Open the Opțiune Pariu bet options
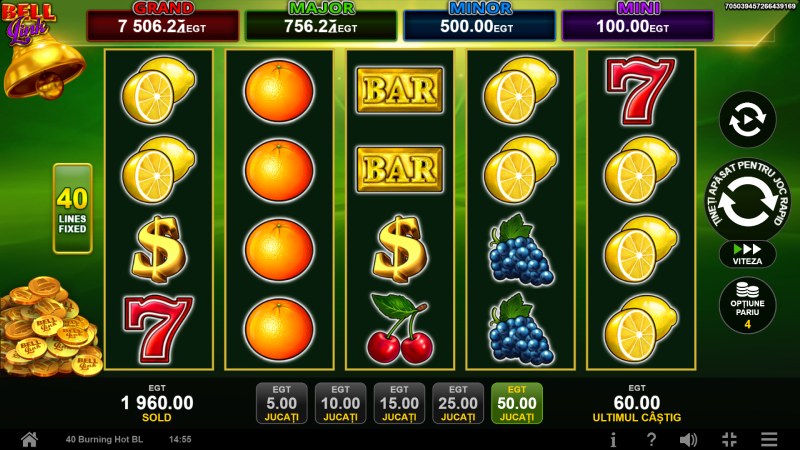800x450 pixels. point(747,305)
